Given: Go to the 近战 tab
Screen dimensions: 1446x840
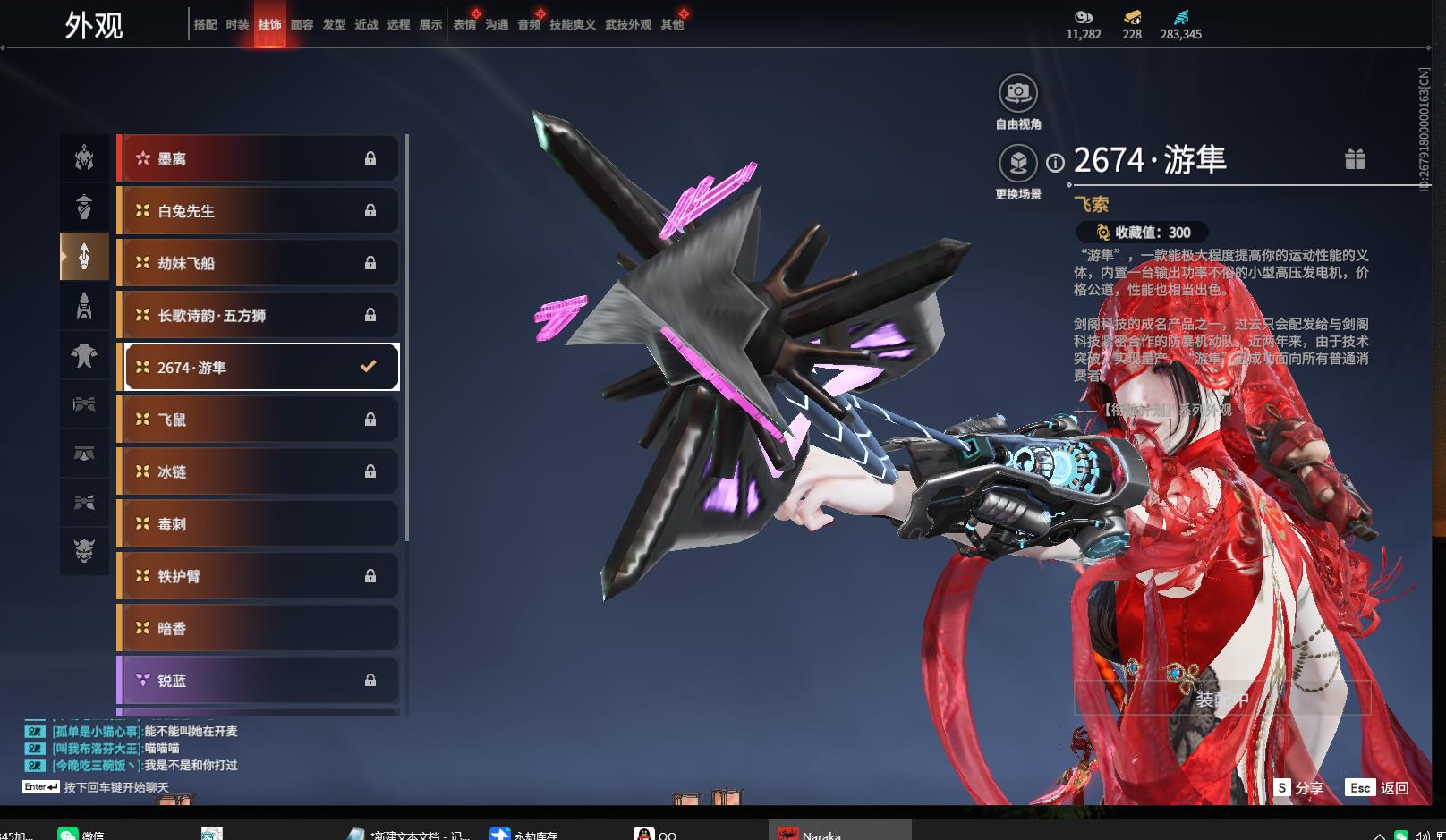Looking at the screenshot, I should [x=367, y=25].
